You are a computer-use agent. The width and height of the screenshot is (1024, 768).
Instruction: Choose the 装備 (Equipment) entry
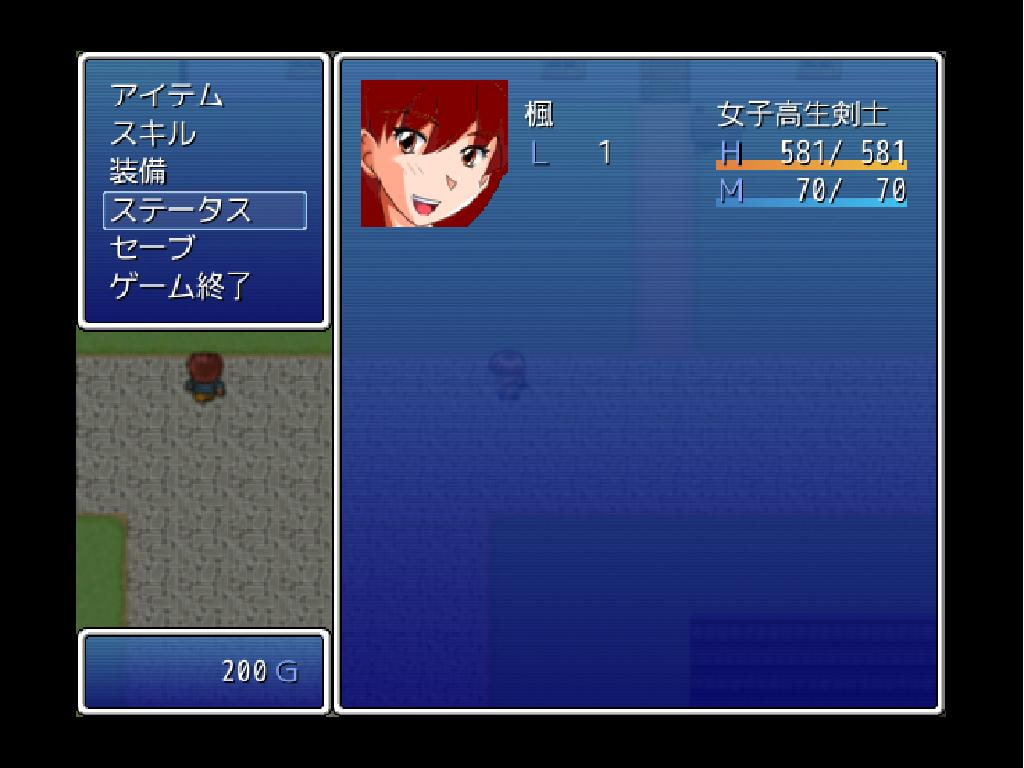click(138, 172)
